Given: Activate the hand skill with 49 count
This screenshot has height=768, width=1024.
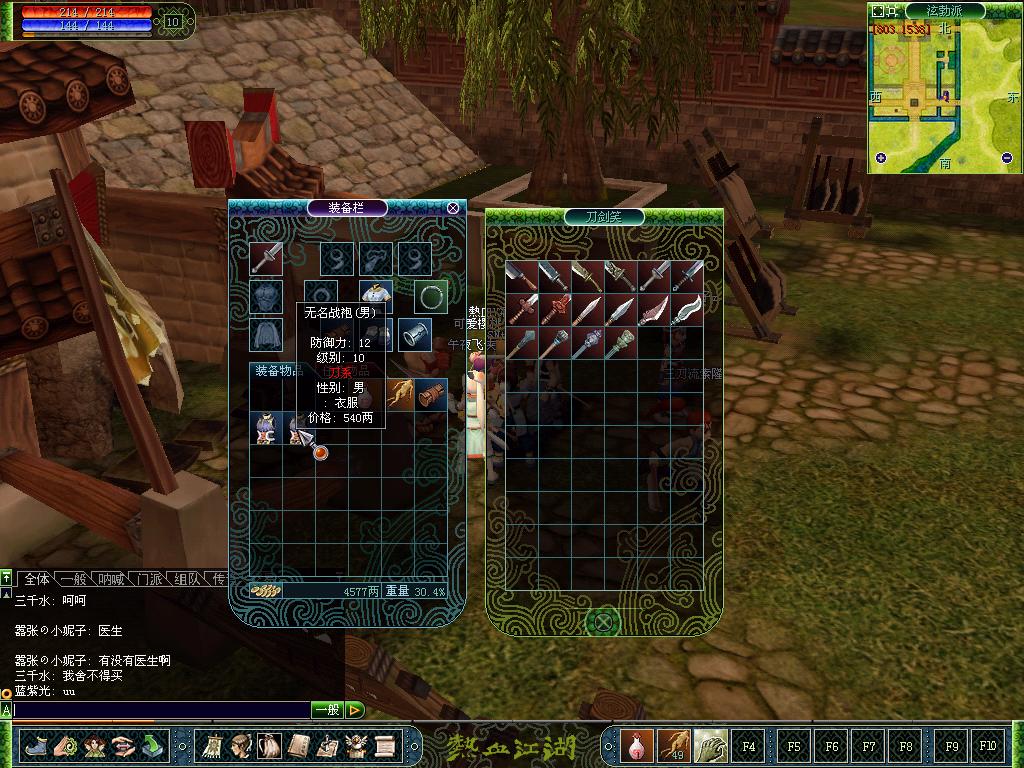Looking at the screenshot, I should [x=672, y=745].
